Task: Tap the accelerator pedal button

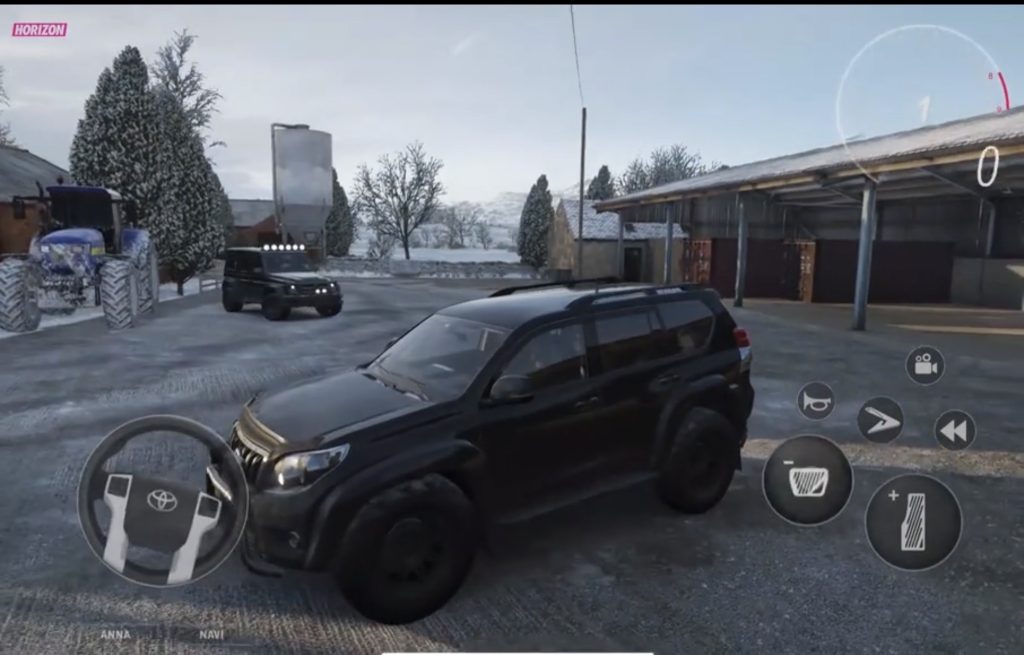Action: point(913,522)
